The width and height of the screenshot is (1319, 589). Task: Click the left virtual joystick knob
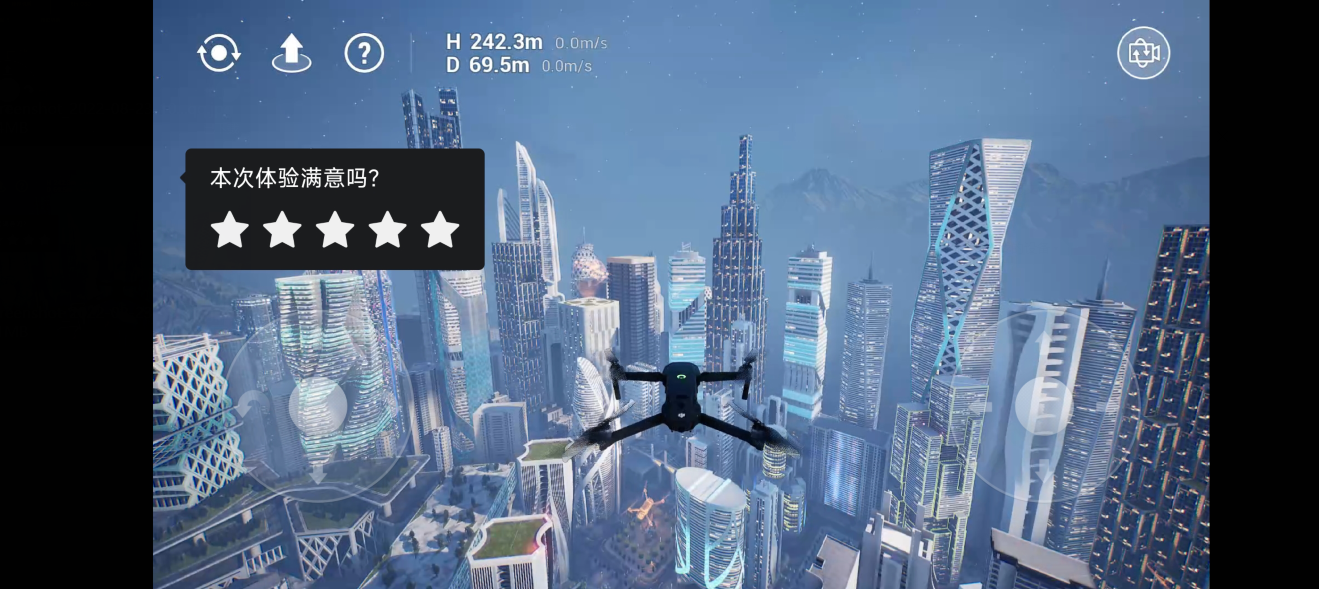point(318,406)
